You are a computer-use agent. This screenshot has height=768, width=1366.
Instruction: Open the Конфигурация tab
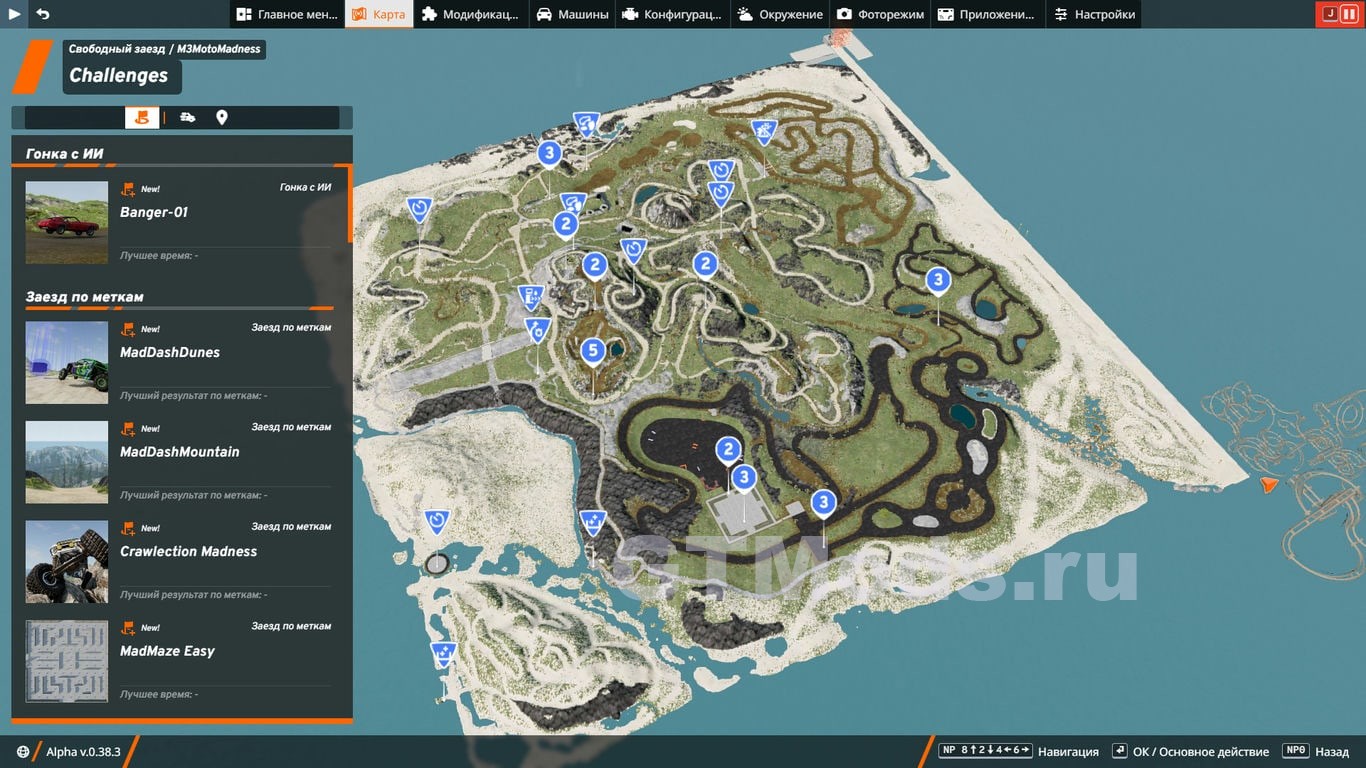pos(673,14)
